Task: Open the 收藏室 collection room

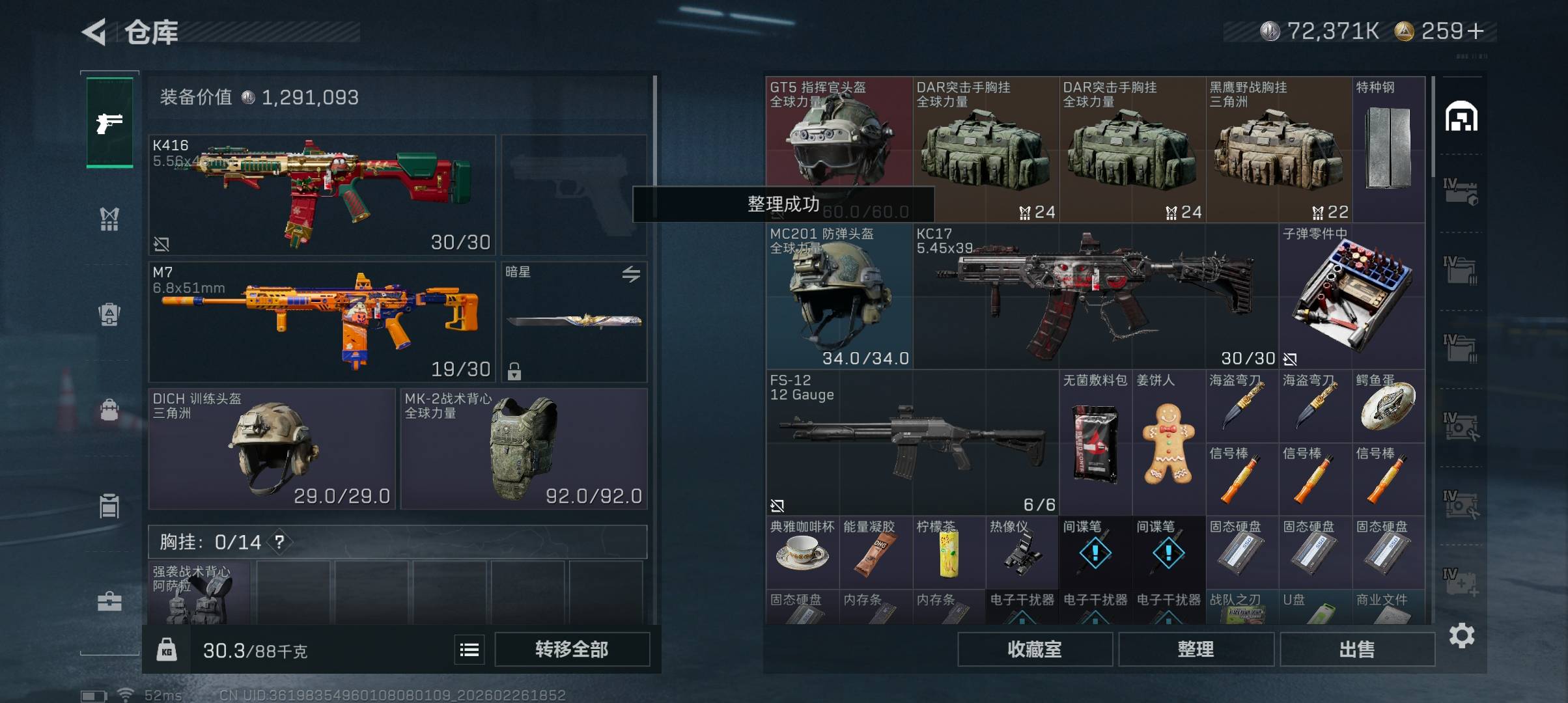Action: (1034, 649)
